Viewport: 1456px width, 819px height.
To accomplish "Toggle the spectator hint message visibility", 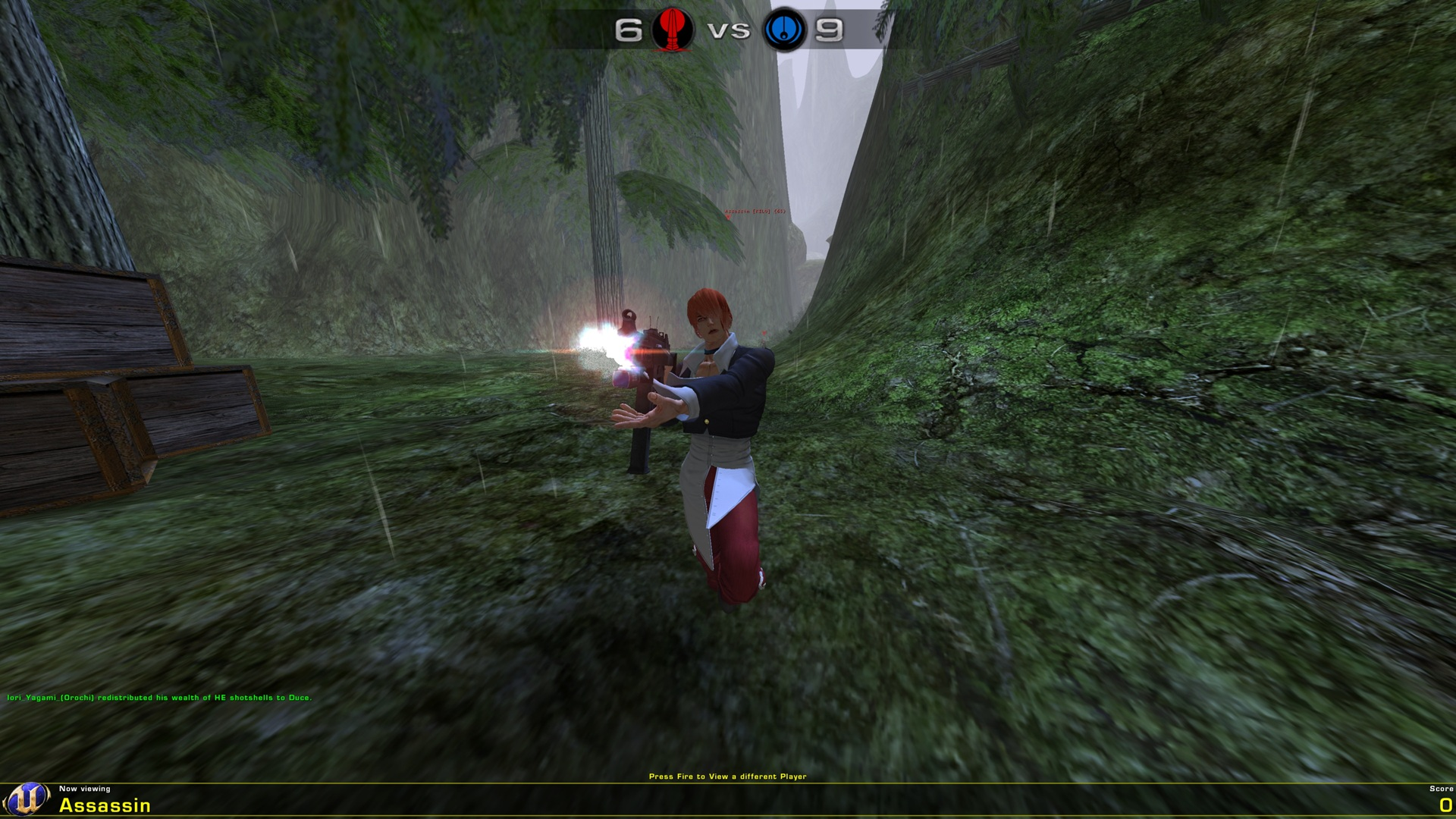I will [728, 777].
